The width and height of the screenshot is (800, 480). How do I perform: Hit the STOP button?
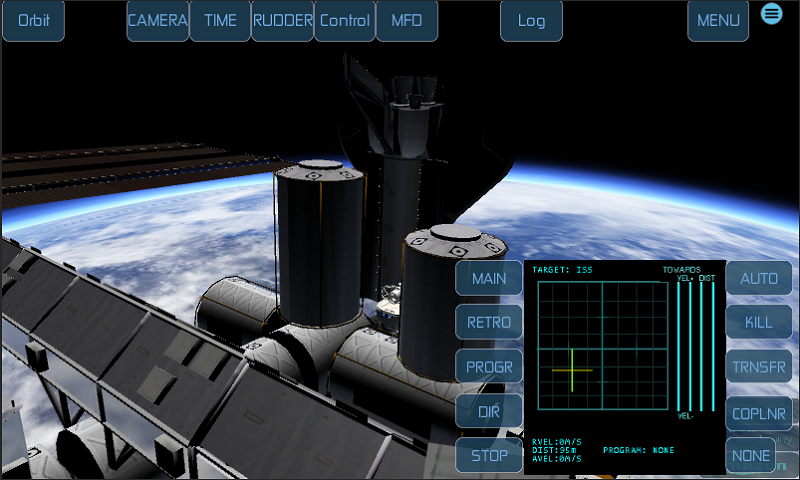[489, 455]
